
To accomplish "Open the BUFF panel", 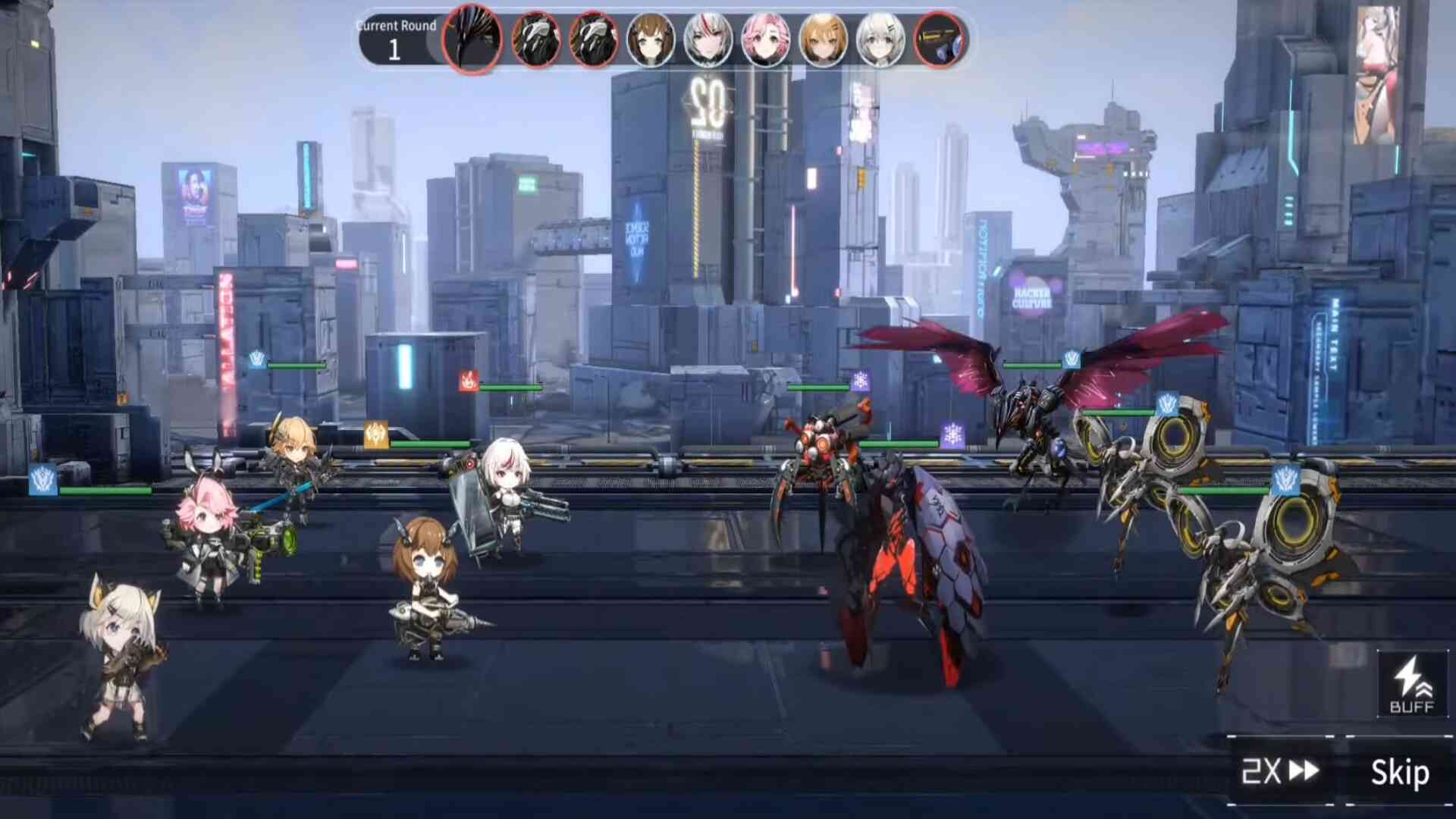I will point(1411,684).
